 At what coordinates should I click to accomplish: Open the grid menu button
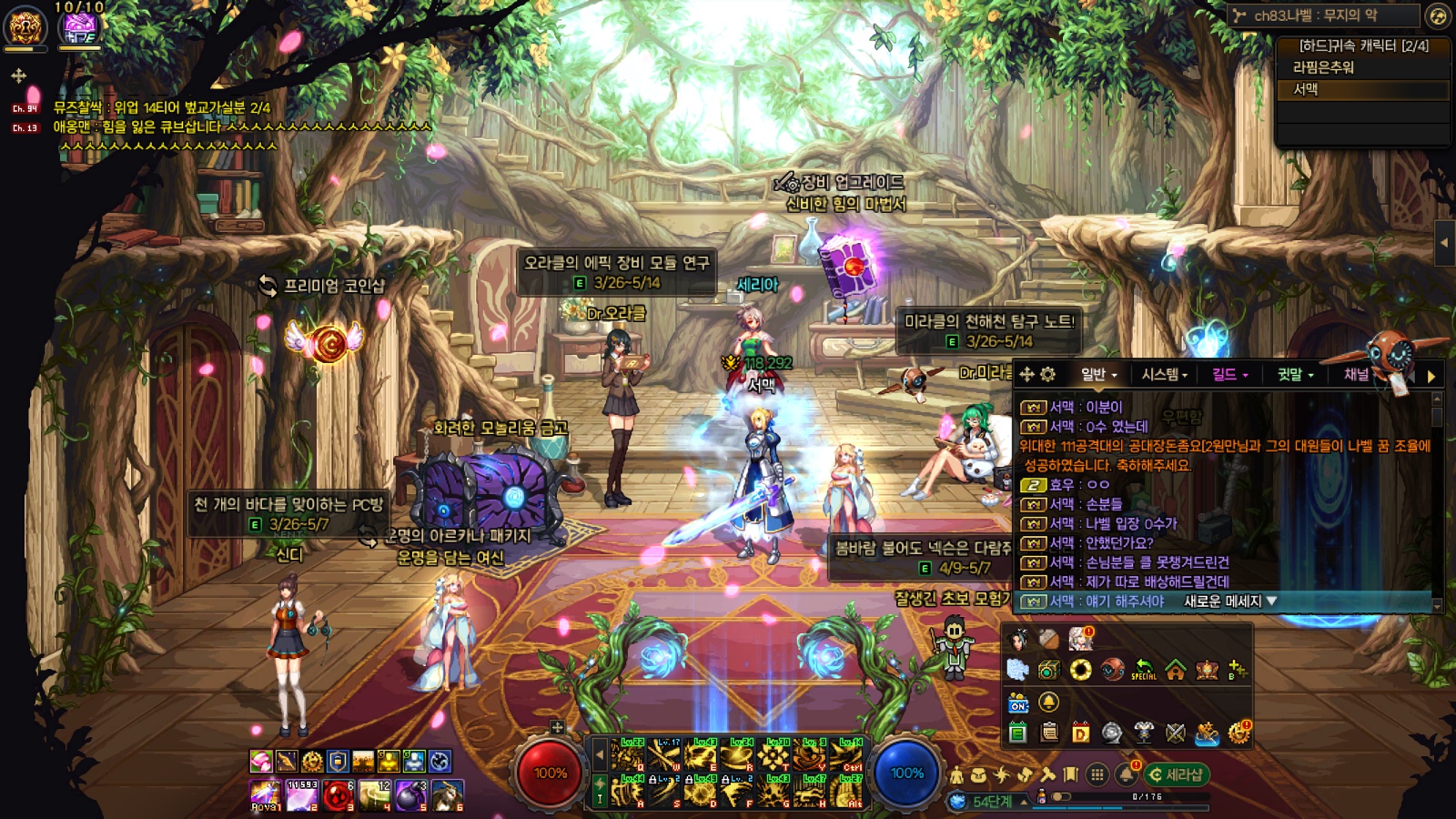[1097, 775]
